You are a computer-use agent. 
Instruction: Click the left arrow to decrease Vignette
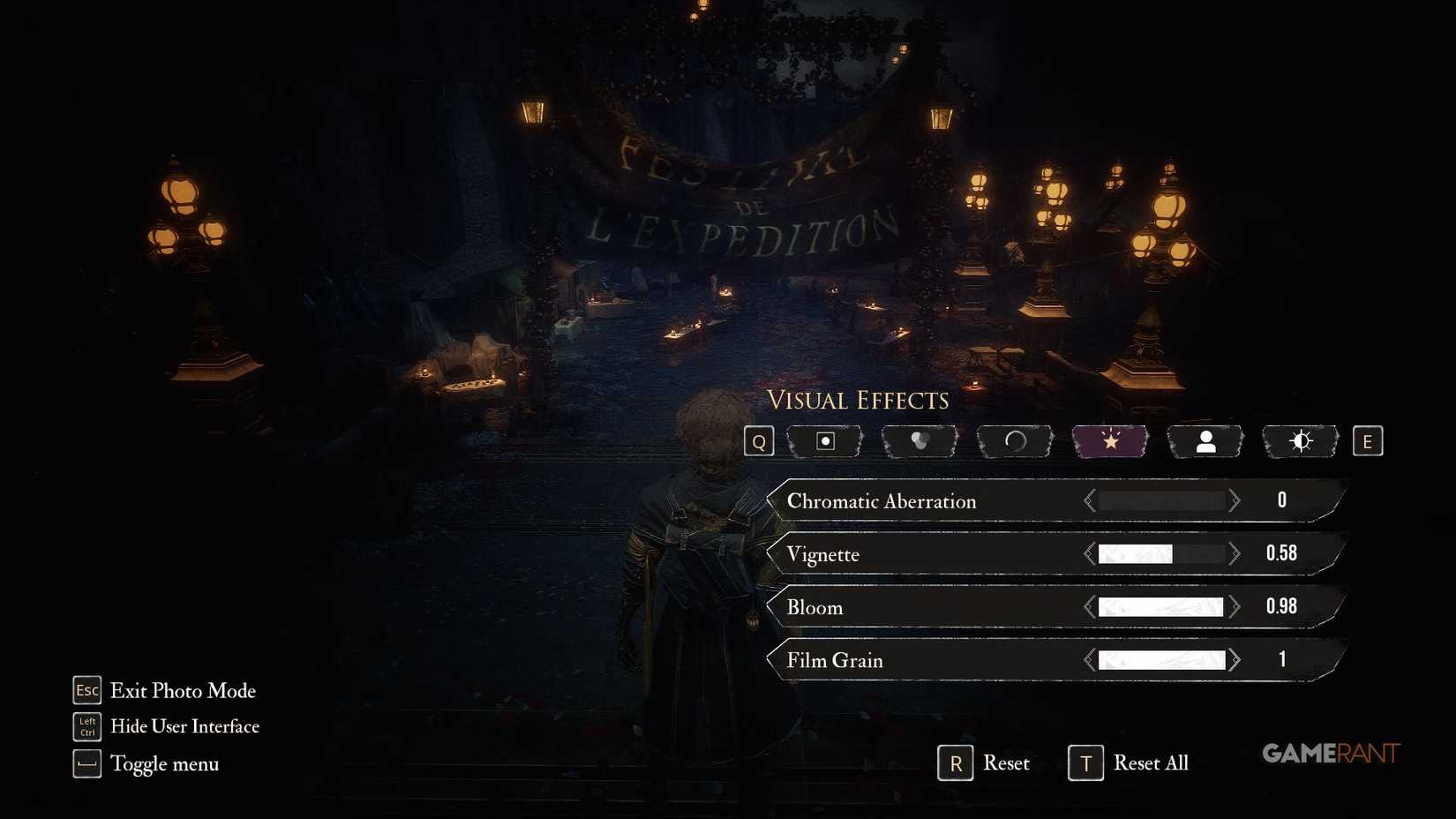click(x=1088, y=553)
